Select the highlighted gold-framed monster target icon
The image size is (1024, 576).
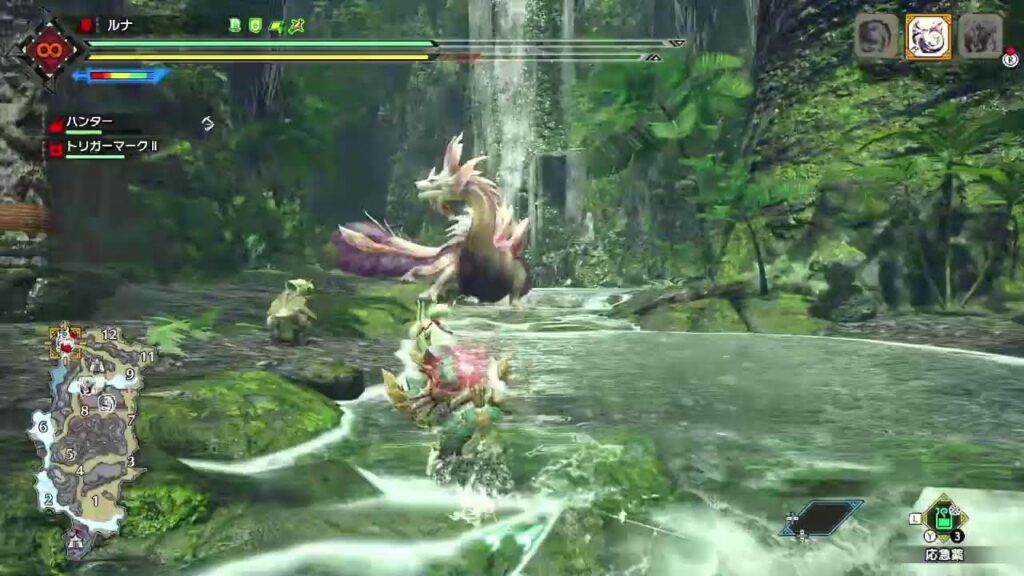928,37
